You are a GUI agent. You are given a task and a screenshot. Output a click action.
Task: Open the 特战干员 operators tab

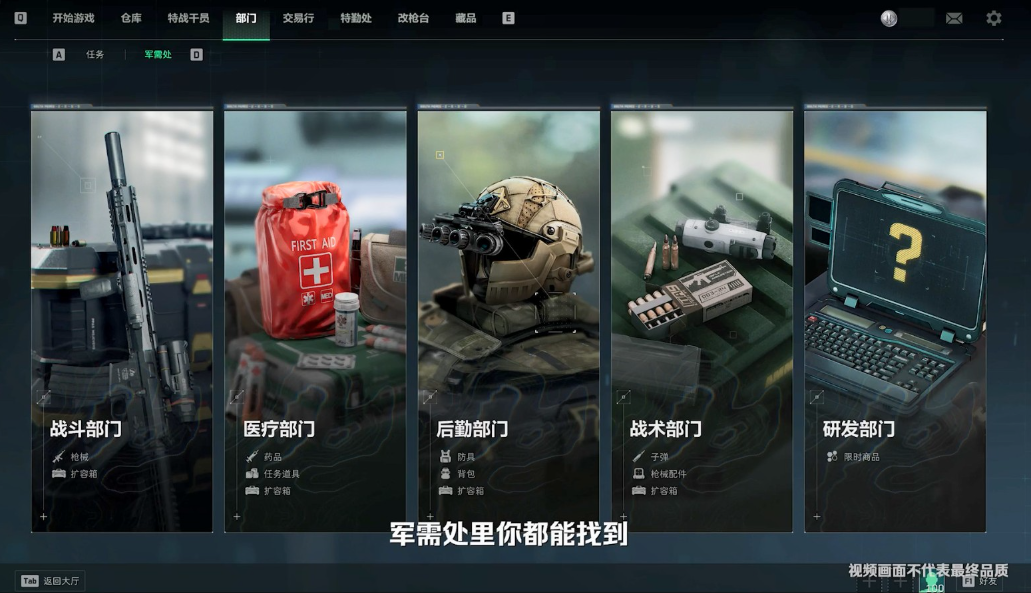click(188, 18)
